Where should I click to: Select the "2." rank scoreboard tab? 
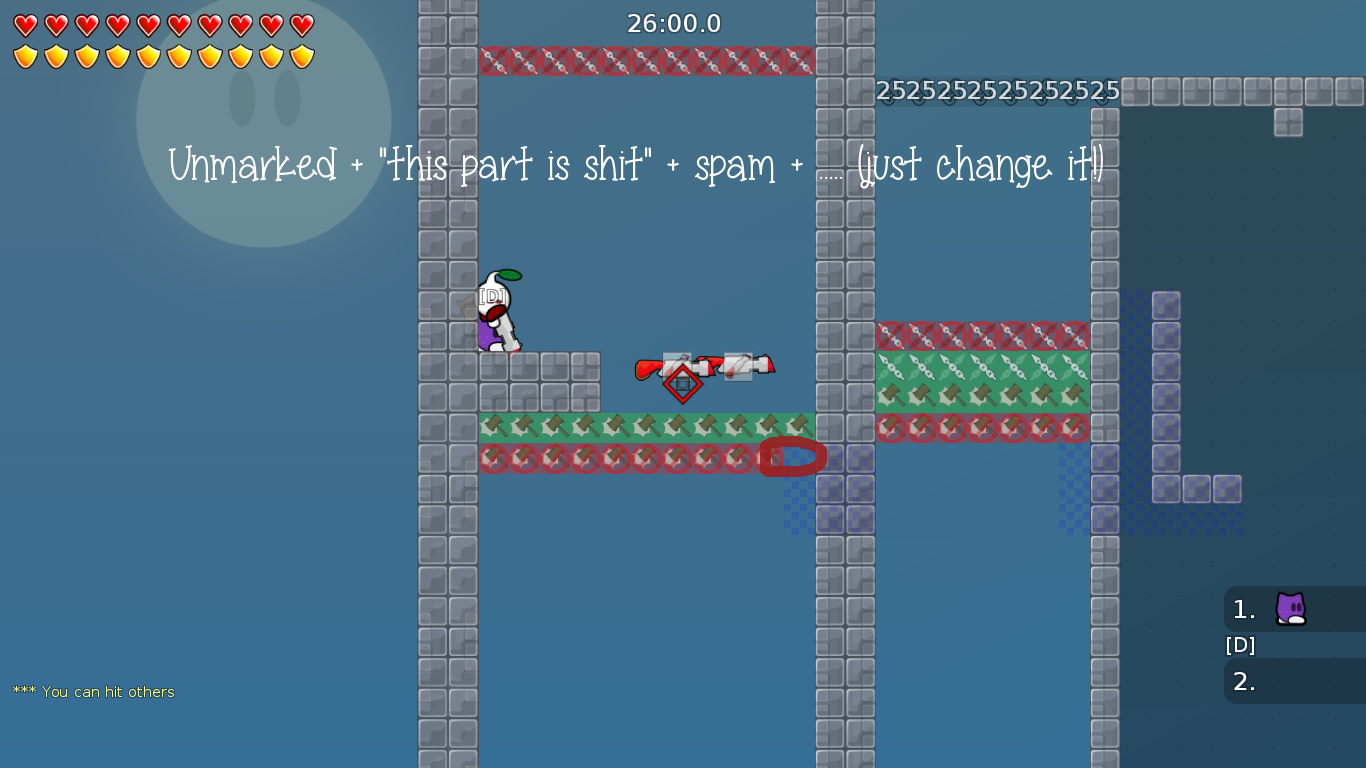coord(1244,681)
